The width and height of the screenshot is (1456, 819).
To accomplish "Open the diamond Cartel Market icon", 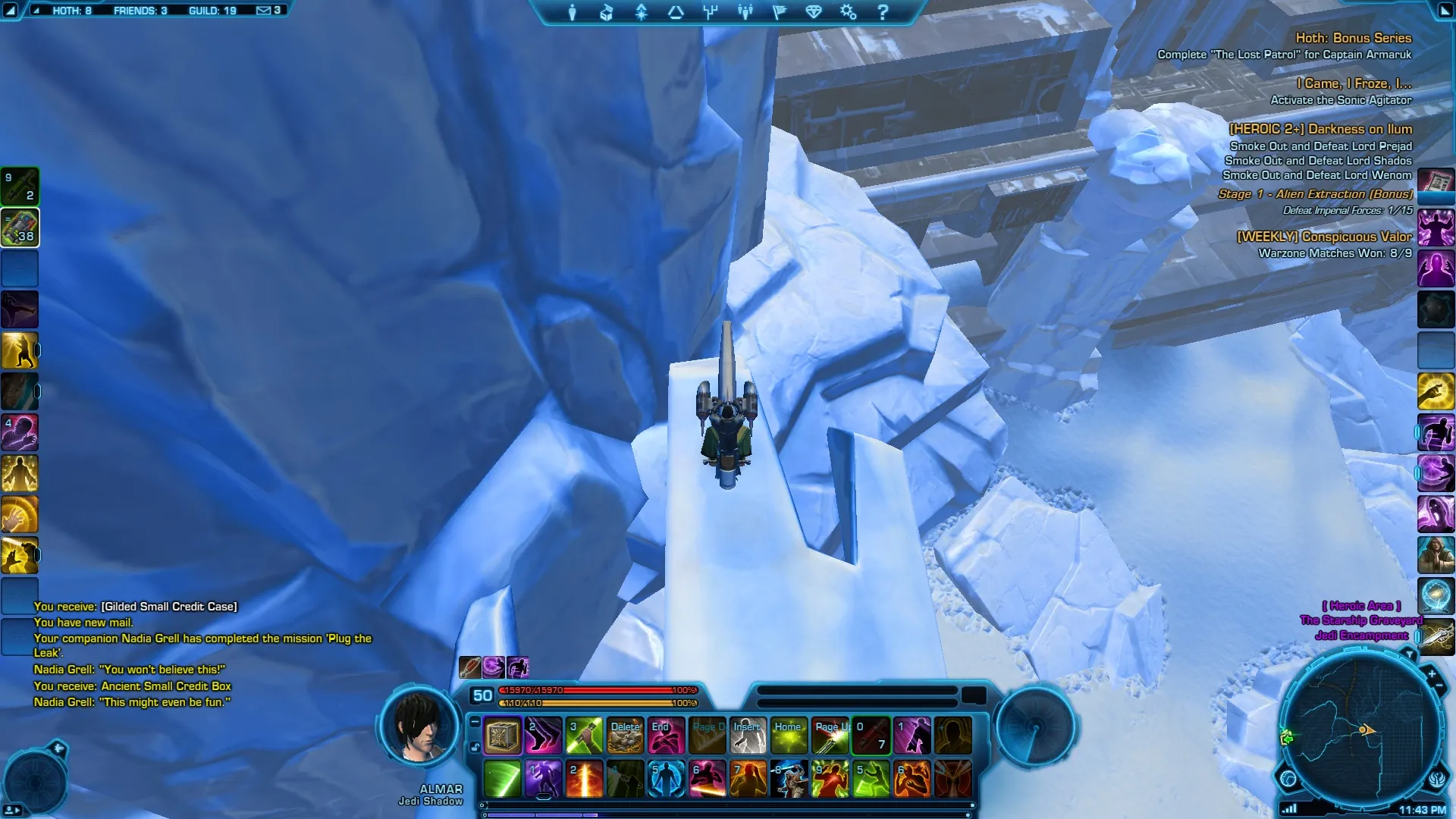I will (814, 12).
